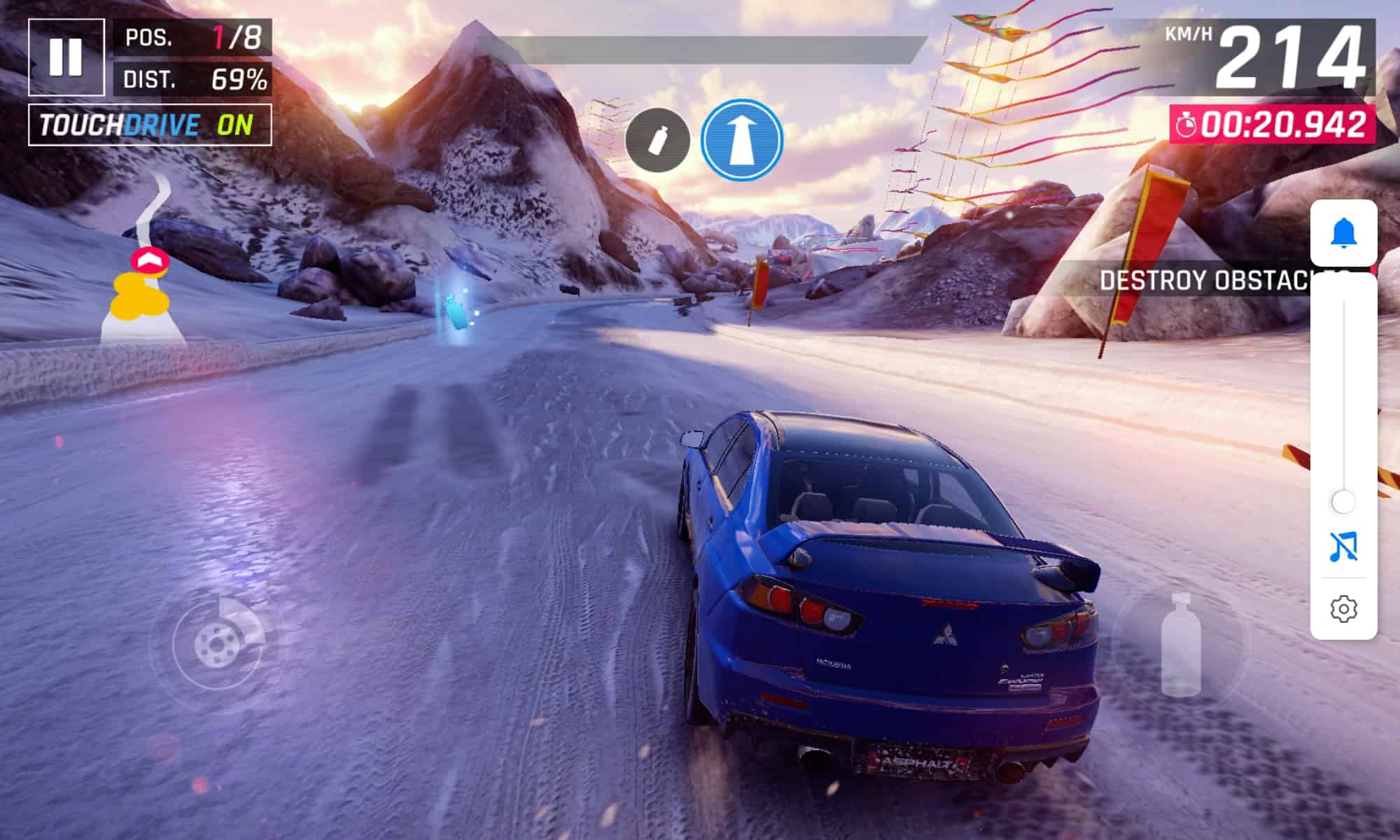The image size is (1400, 840).
Task: Click the overlay volume slider knob
Action: click(1343, 502)
